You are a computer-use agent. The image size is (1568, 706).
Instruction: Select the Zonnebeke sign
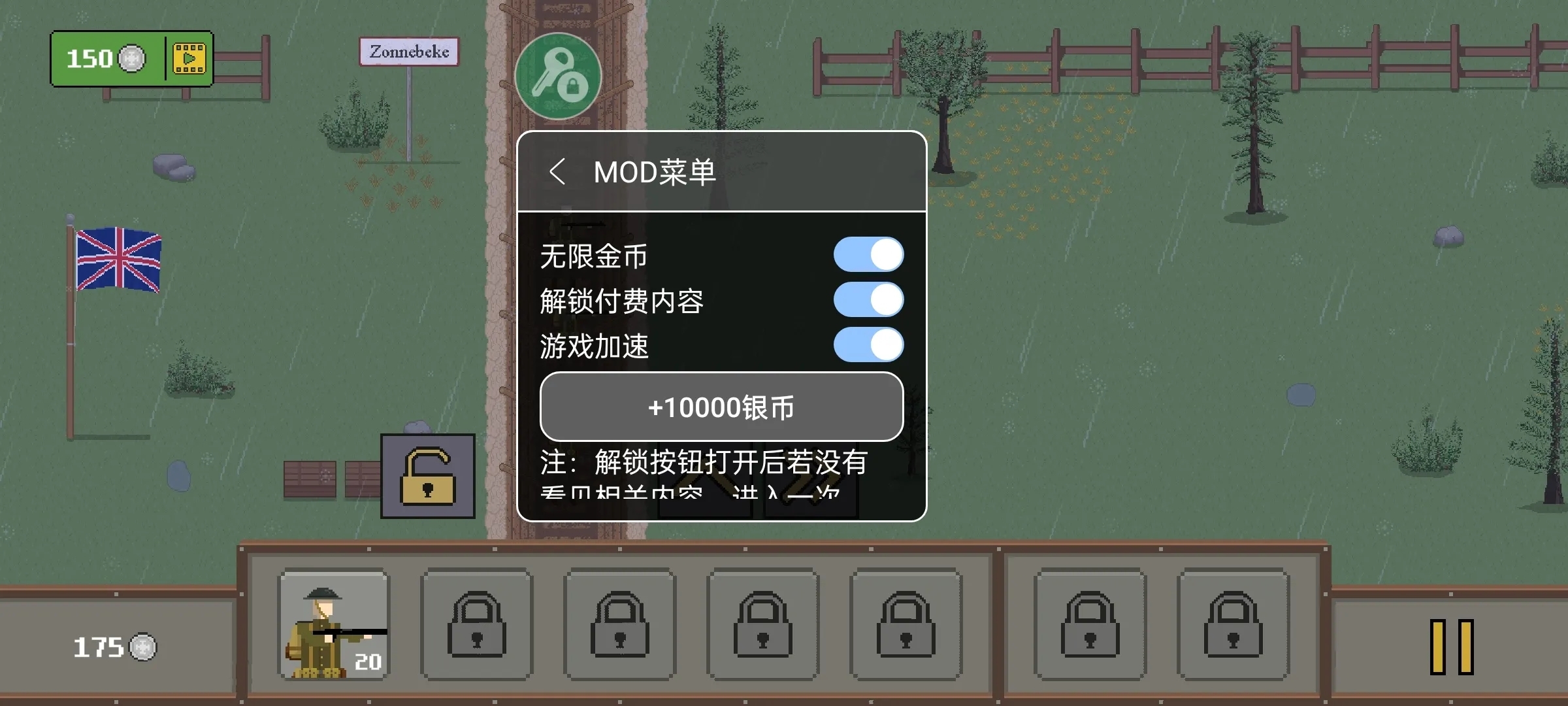[x=410, y=52]
